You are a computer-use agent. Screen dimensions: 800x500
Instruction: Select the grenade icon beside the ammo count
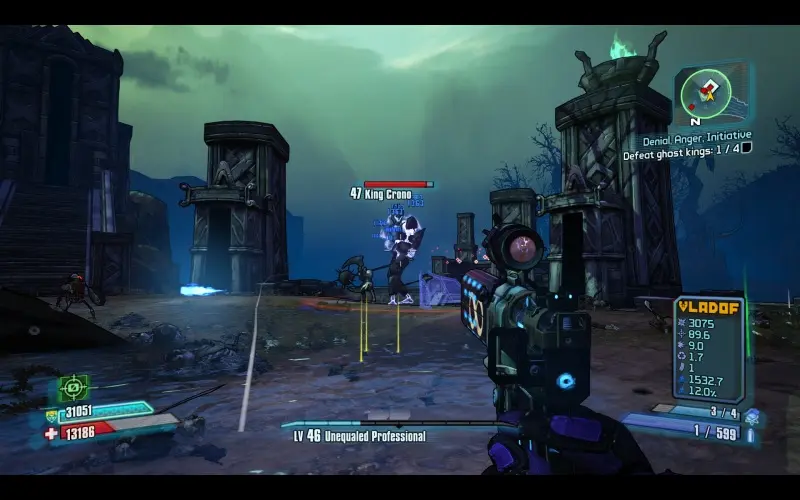click(x=752, y=415)
